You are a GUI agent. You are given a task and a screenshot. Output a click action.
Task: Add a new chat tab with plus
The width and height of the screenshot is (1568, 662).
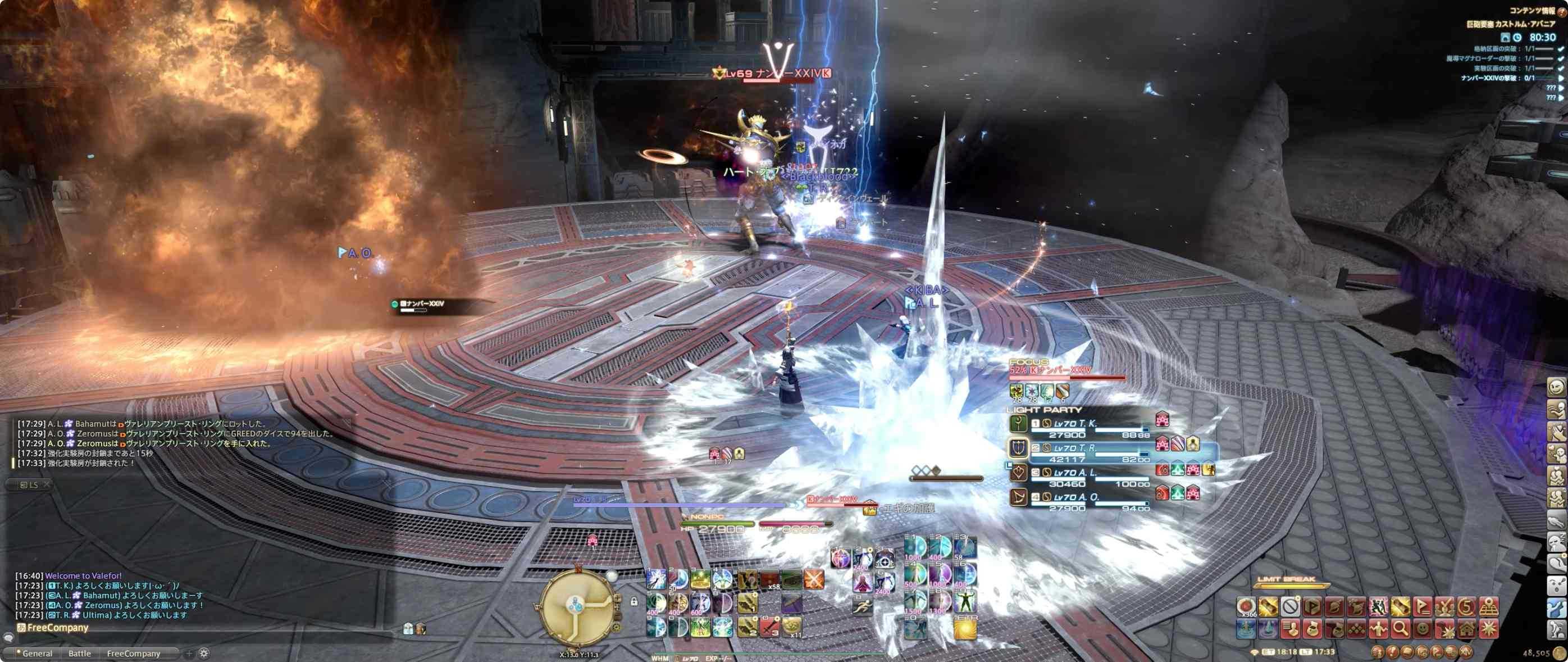[x=189, y=654]
